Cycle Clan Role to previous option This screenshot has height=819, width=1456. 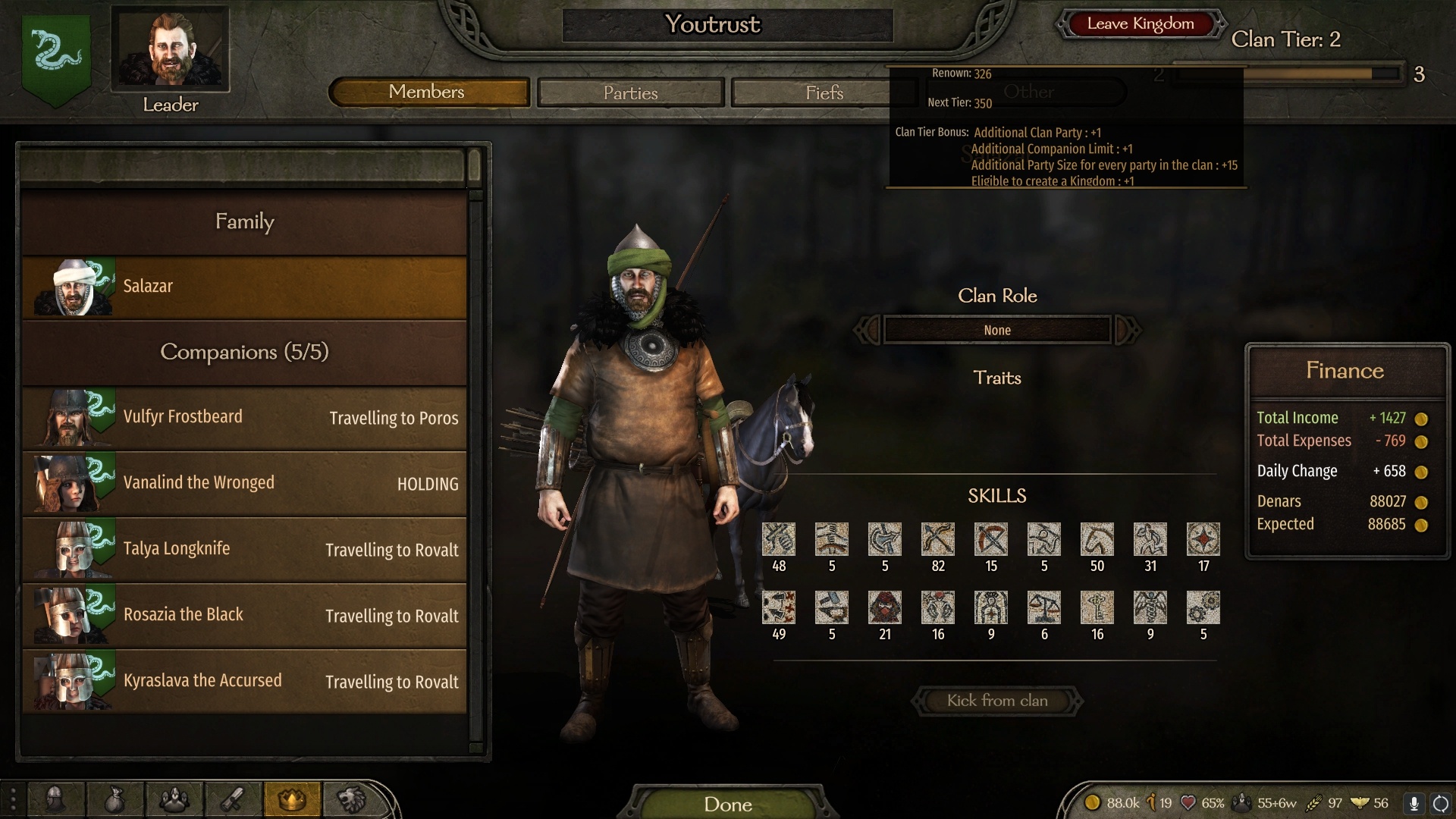(868, 330)
